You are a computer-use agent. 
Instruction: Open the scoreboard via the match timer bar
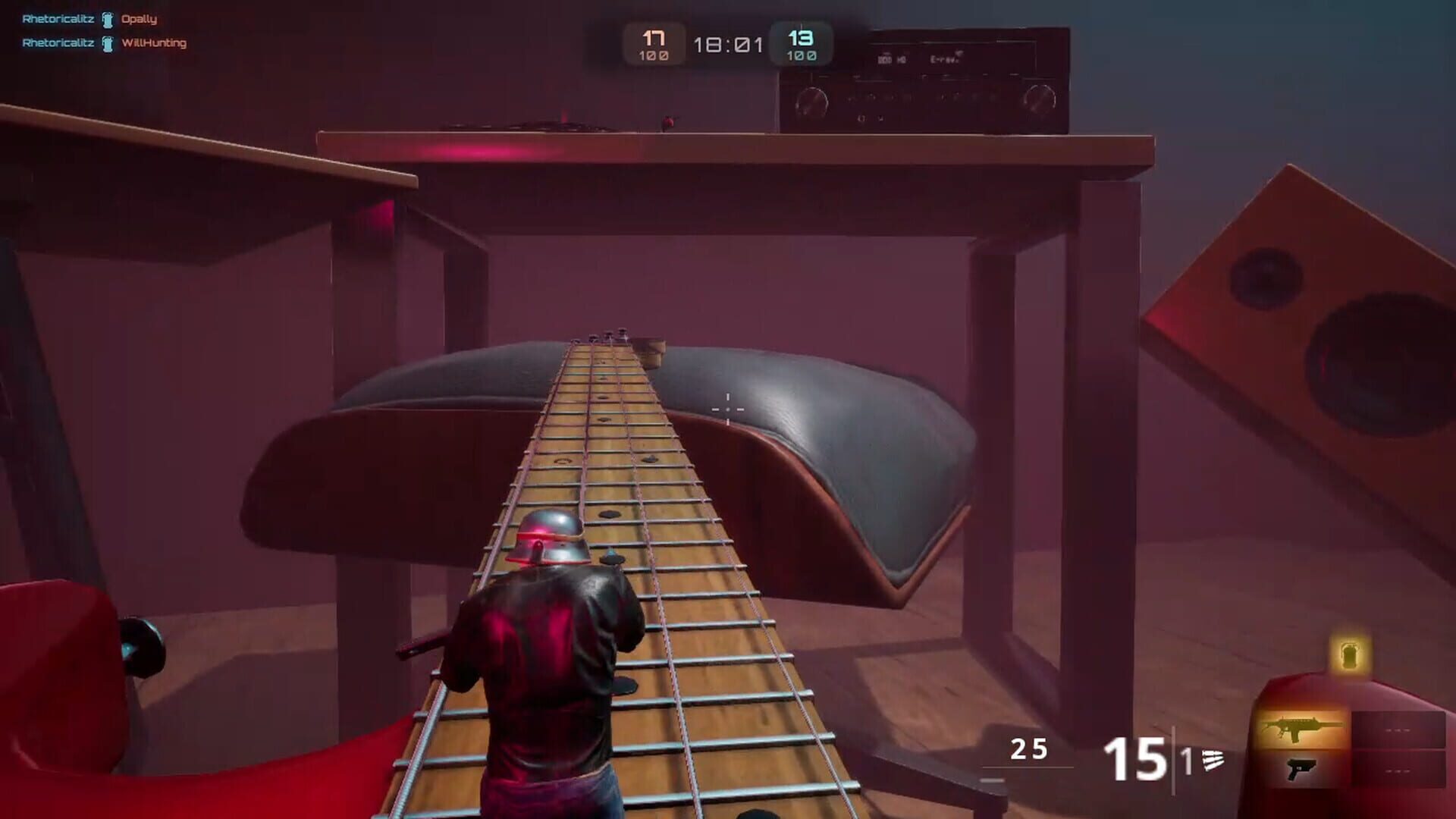[730, 44]
